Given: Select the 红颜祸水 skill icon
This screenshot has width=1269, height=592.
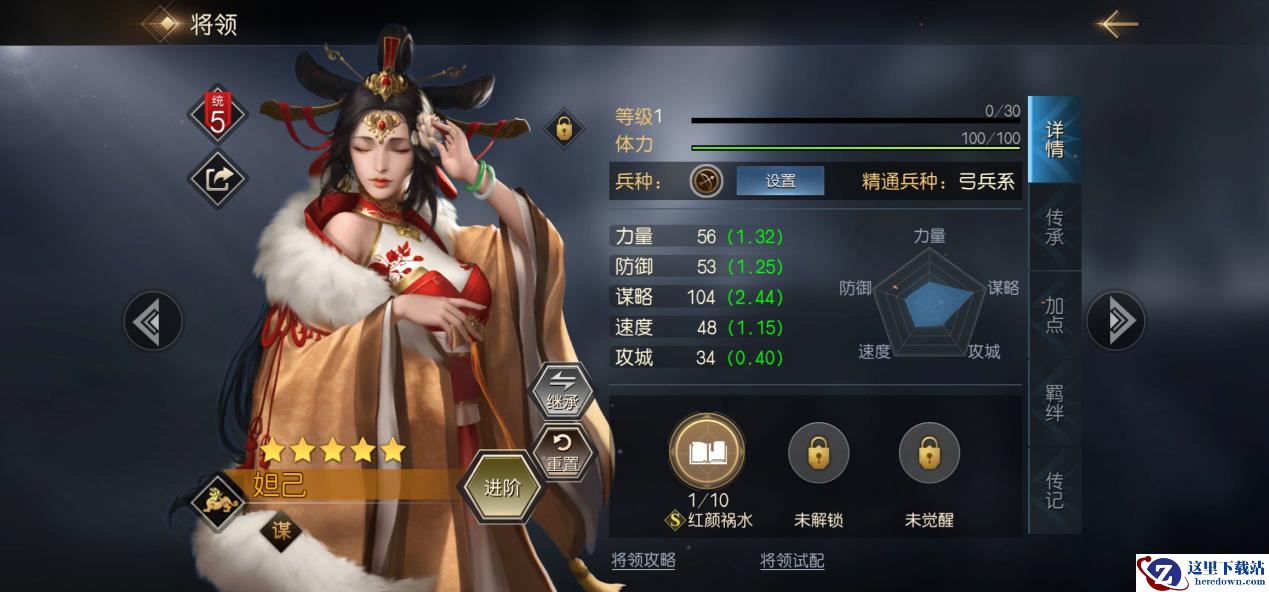Looking at the screenshot, I should click(707, 453).
